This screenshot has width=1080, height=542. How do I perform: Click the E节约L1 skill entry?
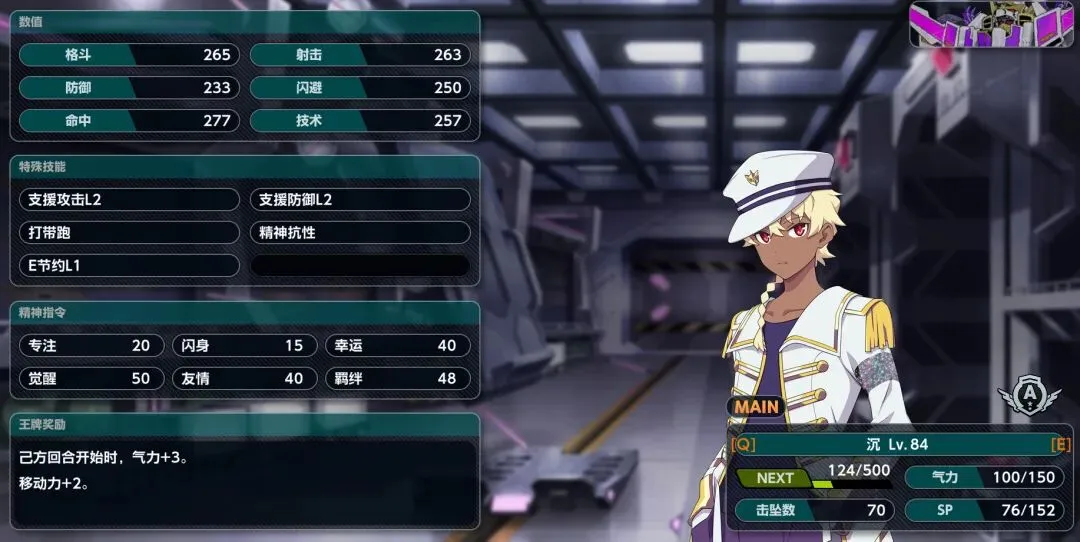point(129,266)
